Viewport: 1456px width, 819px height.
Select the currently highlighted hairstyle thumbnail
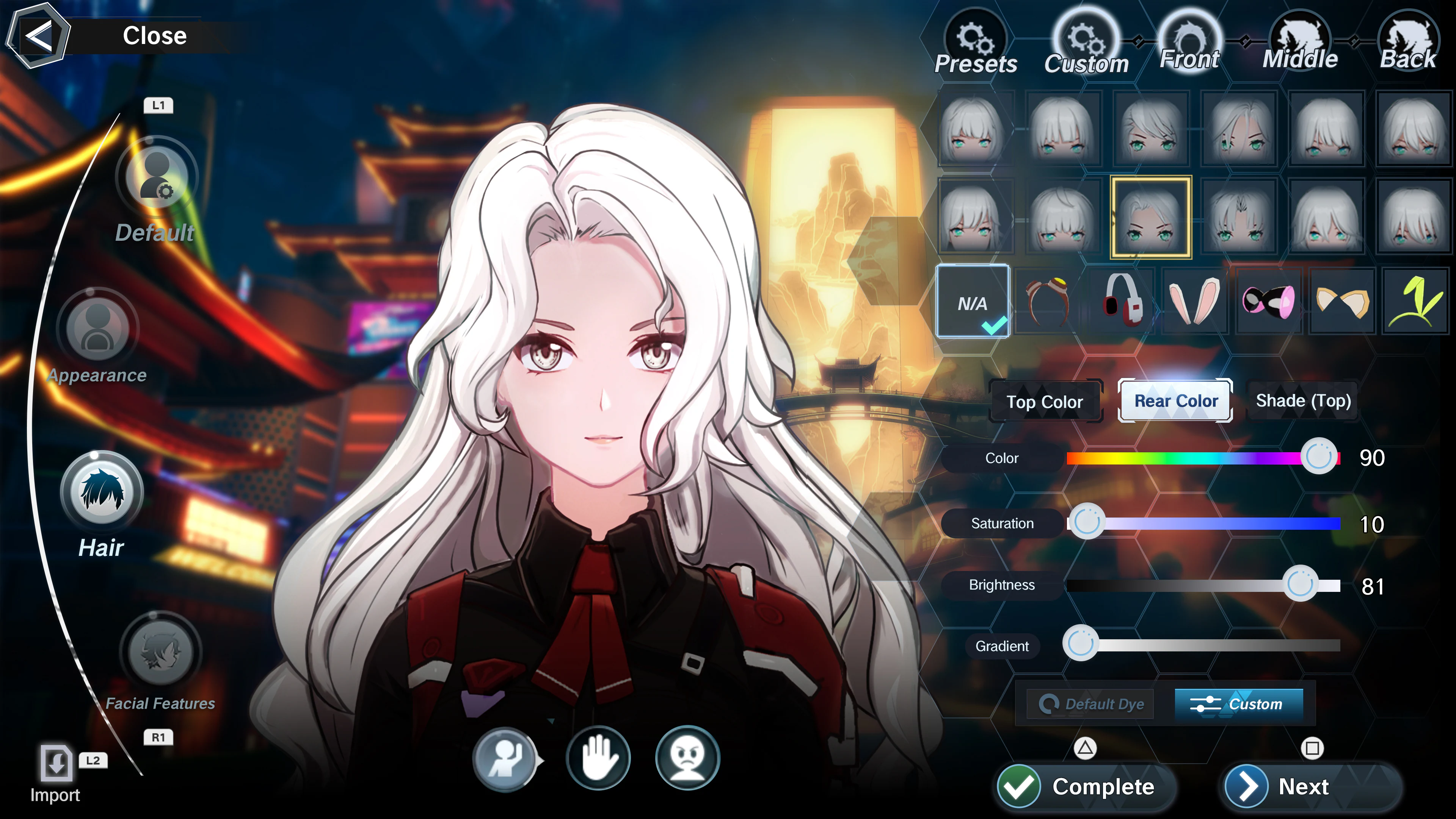(x=1151, y=218)
